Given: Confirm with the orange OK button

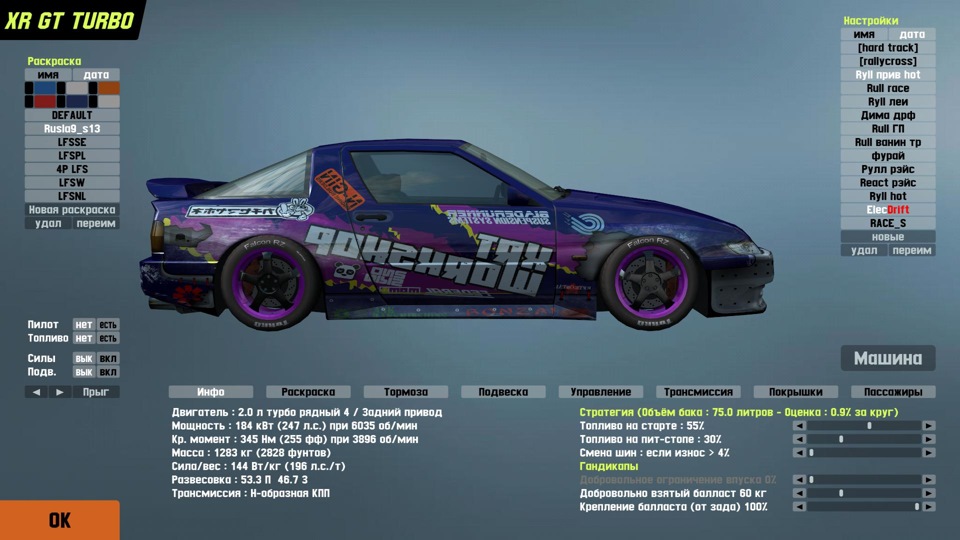Looking at the screenshot, I should point(59,520).
